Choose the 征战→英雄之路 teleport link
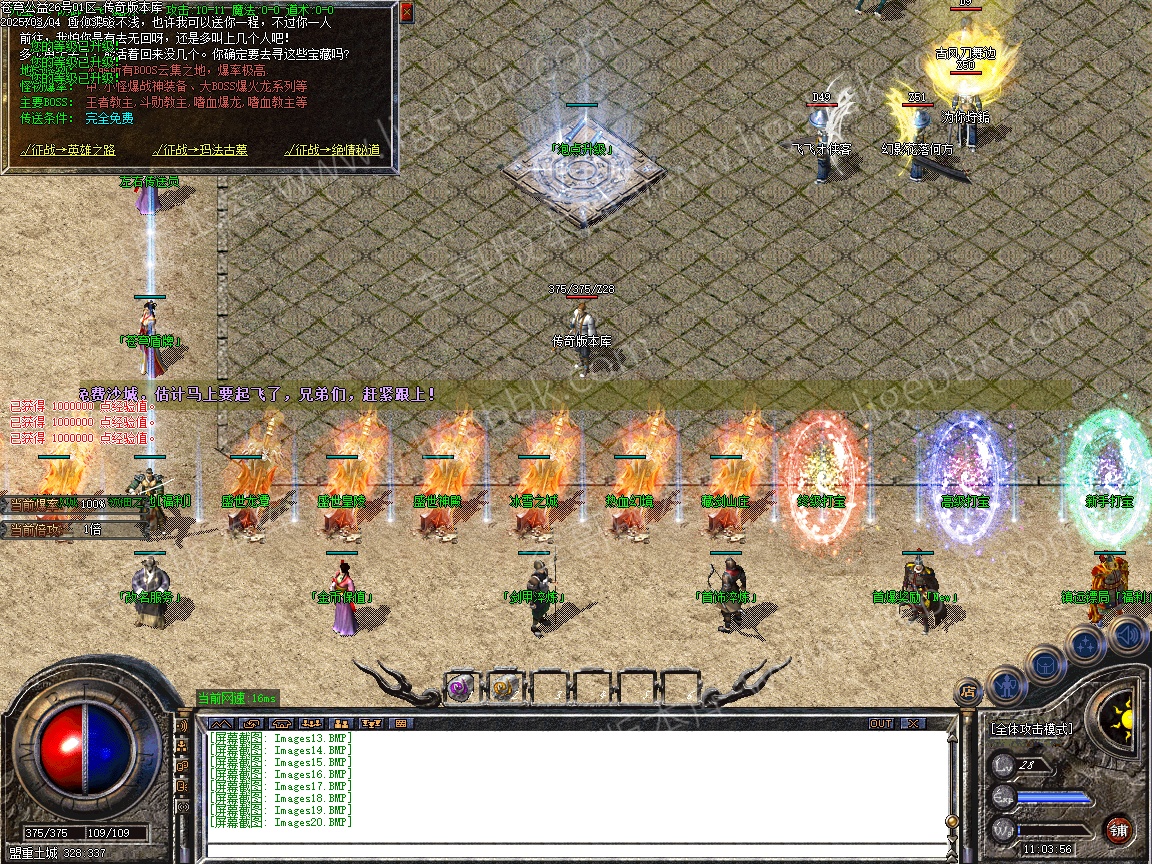Viewport: 1152px width, 864px height. tap(68, 150)
